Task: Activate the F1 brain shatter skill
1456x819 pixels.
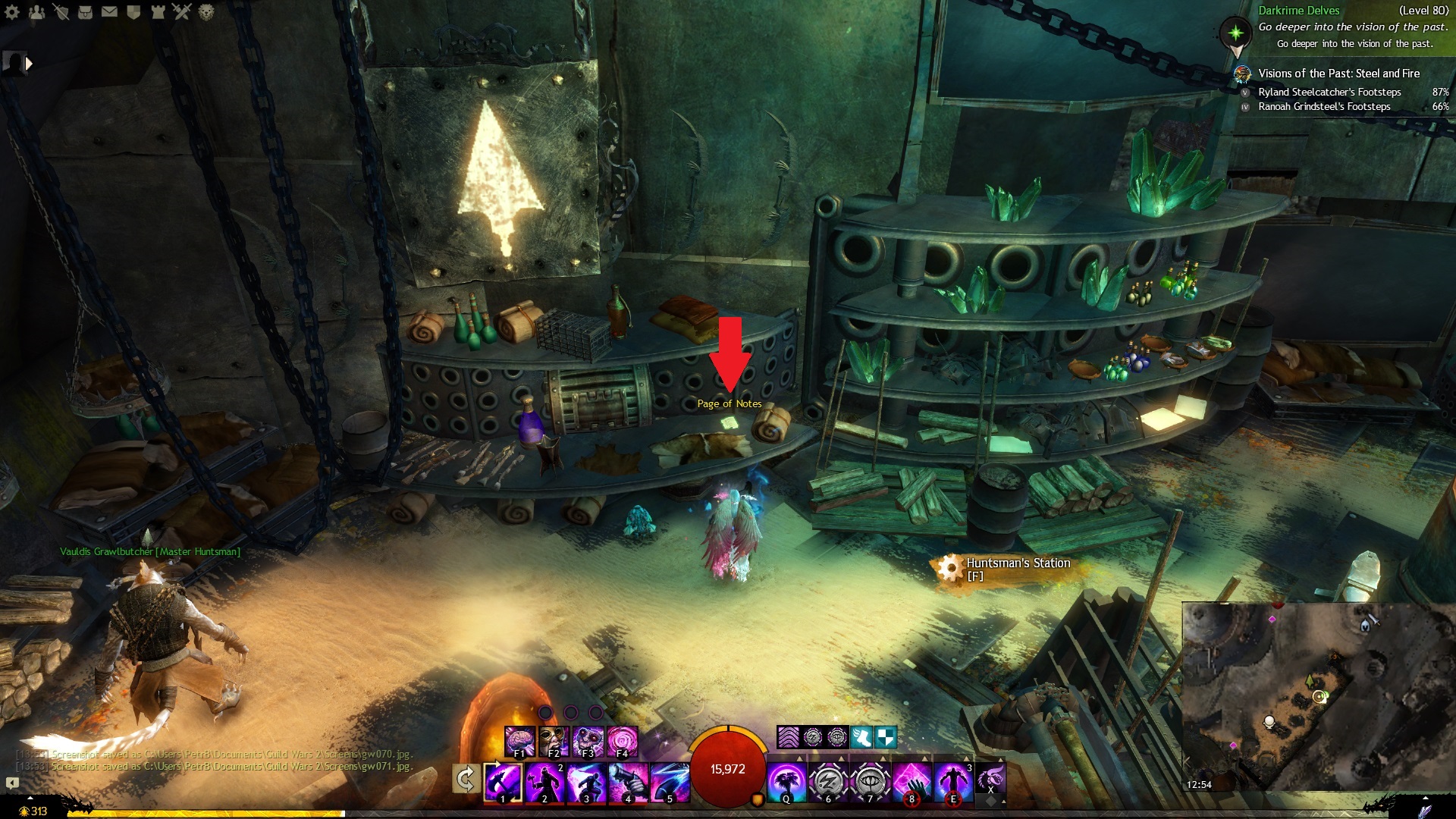Action: coord(519,740)
